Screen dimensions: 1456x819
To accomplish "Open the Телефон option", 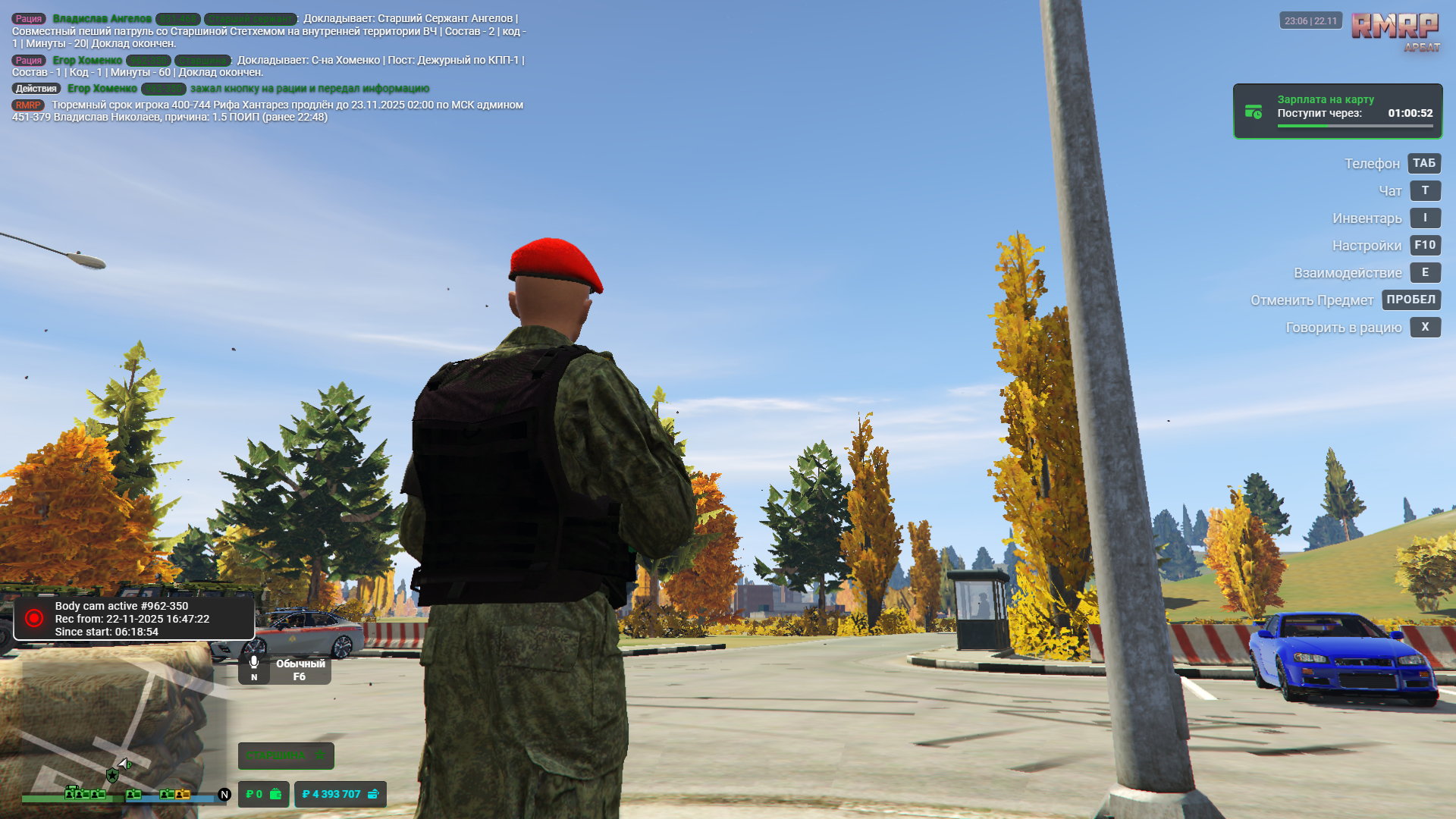I will click(1372, 163).
